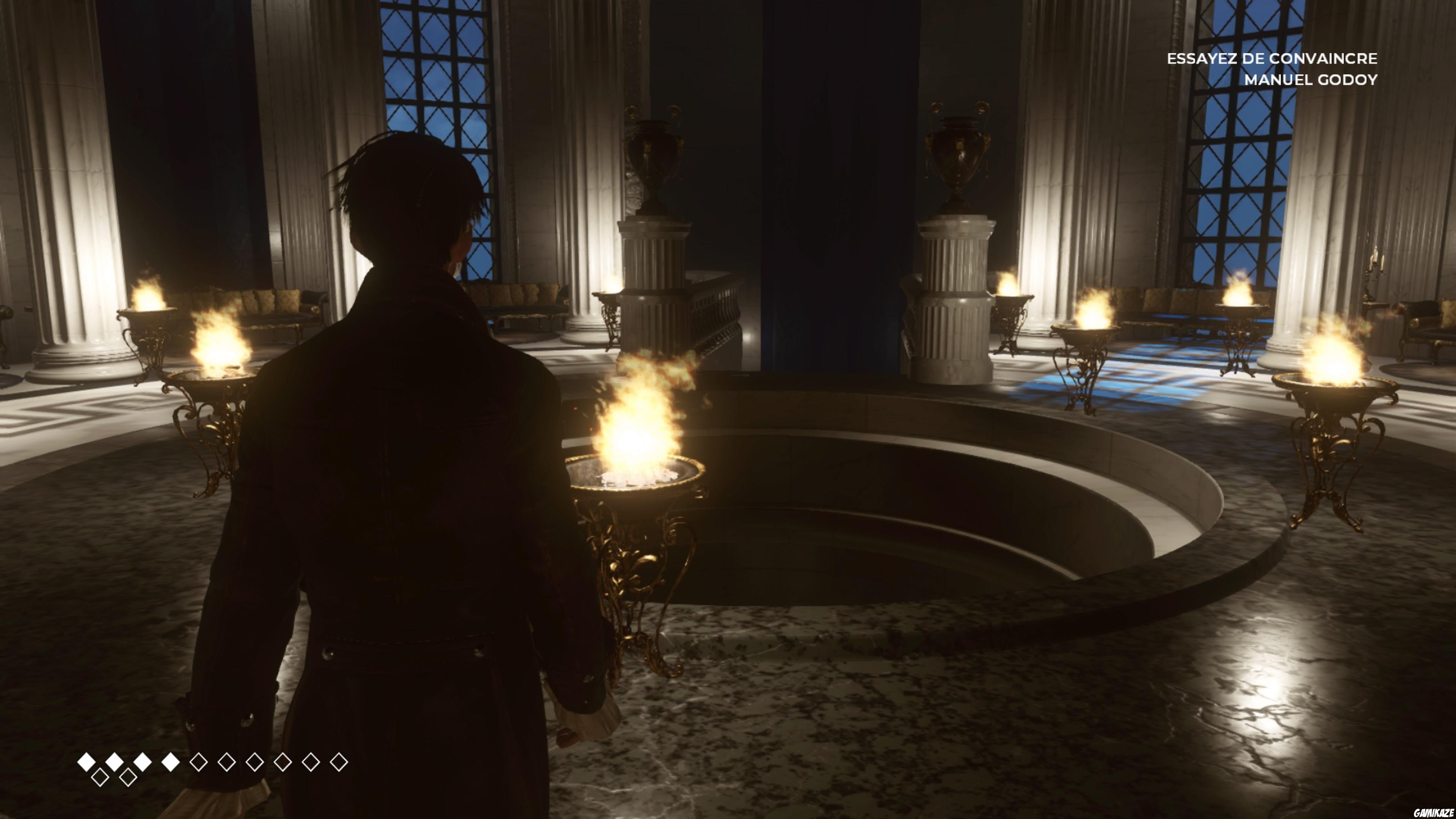The width and height of the screenshot is (1456, 819).
Task: Click the empty diamond below the first two
Action: pyautogui.click(x=100, y=778)
